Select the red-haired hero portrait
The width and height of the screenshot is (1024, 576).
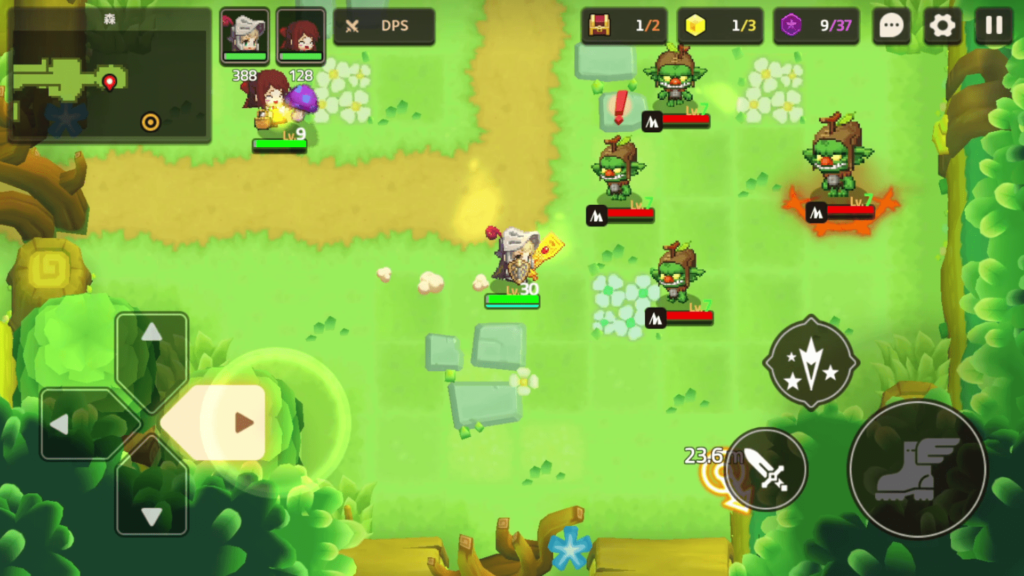(301, 36)
